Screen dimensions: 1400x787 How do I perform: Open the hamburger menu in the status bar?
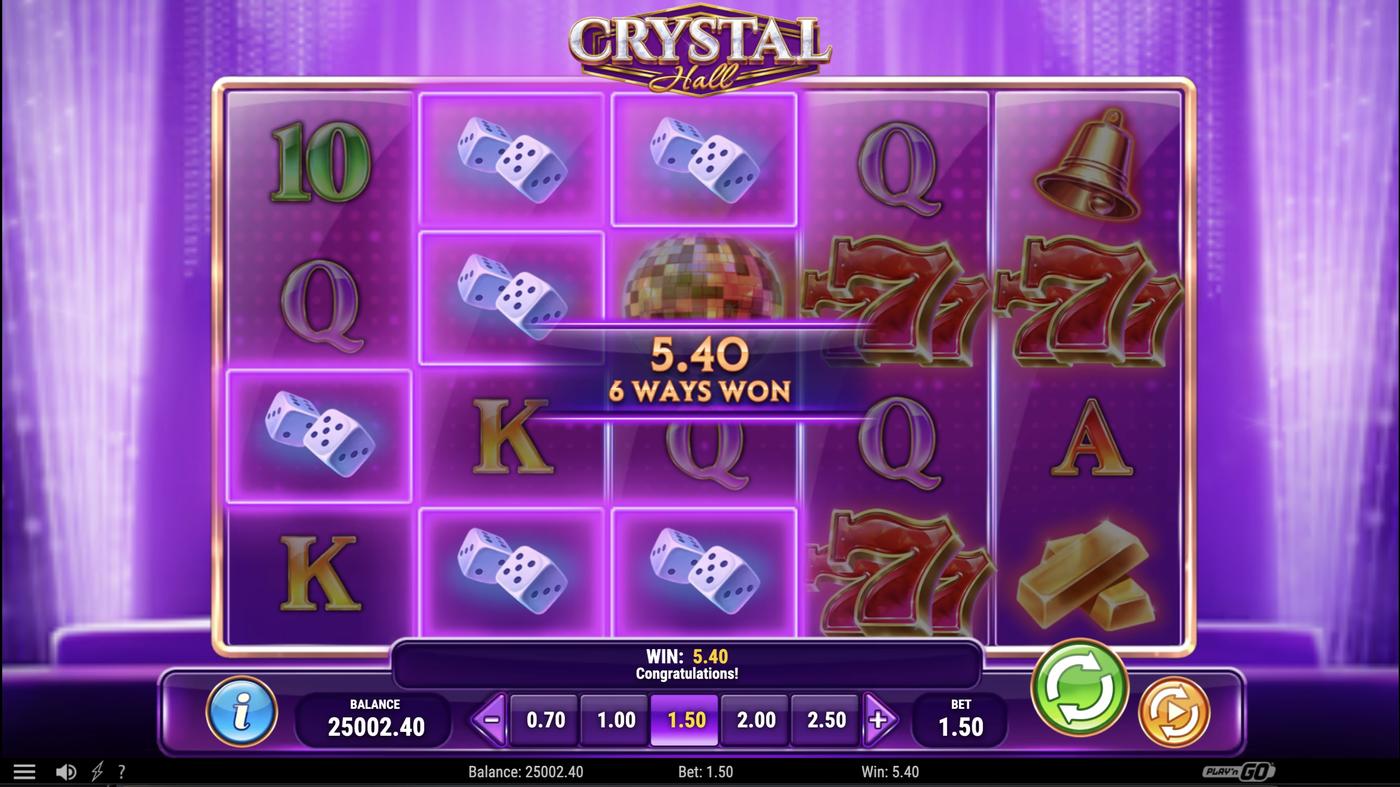click(x=22, y=770)
